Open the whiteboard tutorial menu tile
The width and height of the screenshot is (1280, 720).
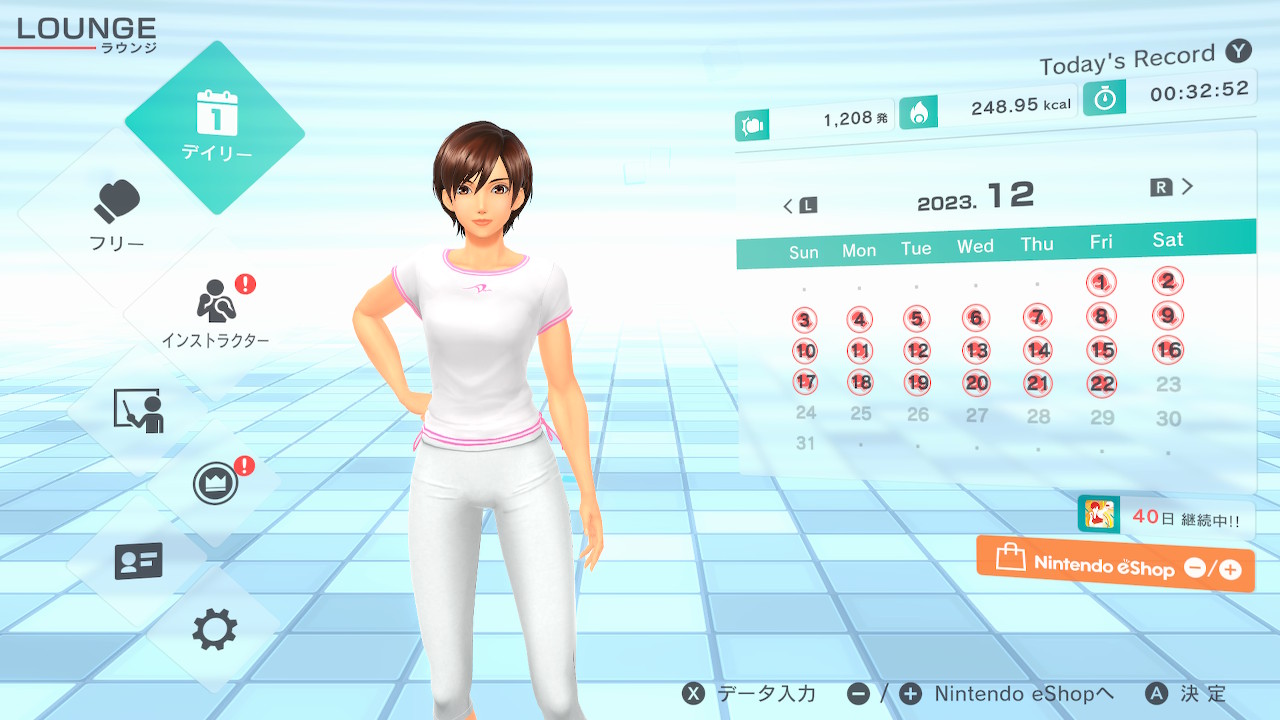pyautogui.click(x=138, y=411)
